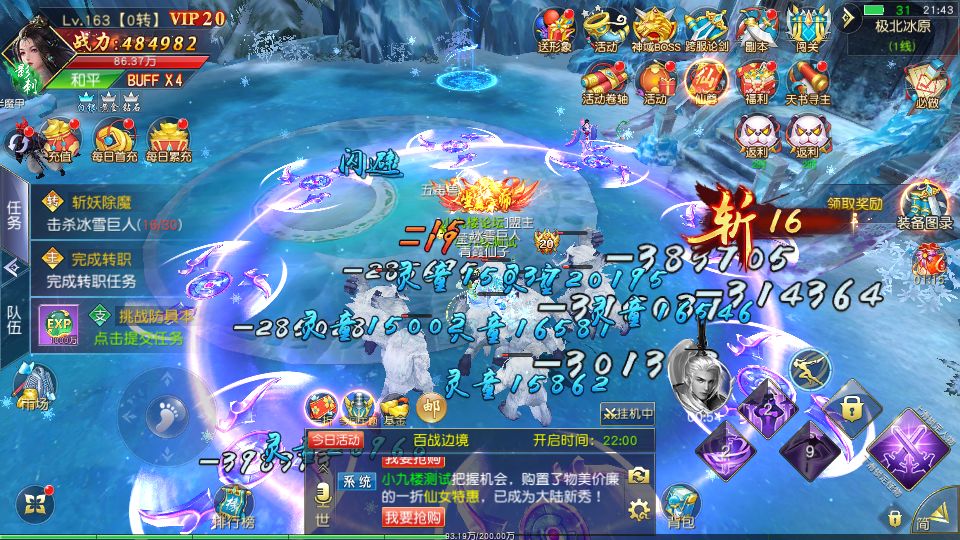Open the 排行榜 leaderboard

pos(232,503)
